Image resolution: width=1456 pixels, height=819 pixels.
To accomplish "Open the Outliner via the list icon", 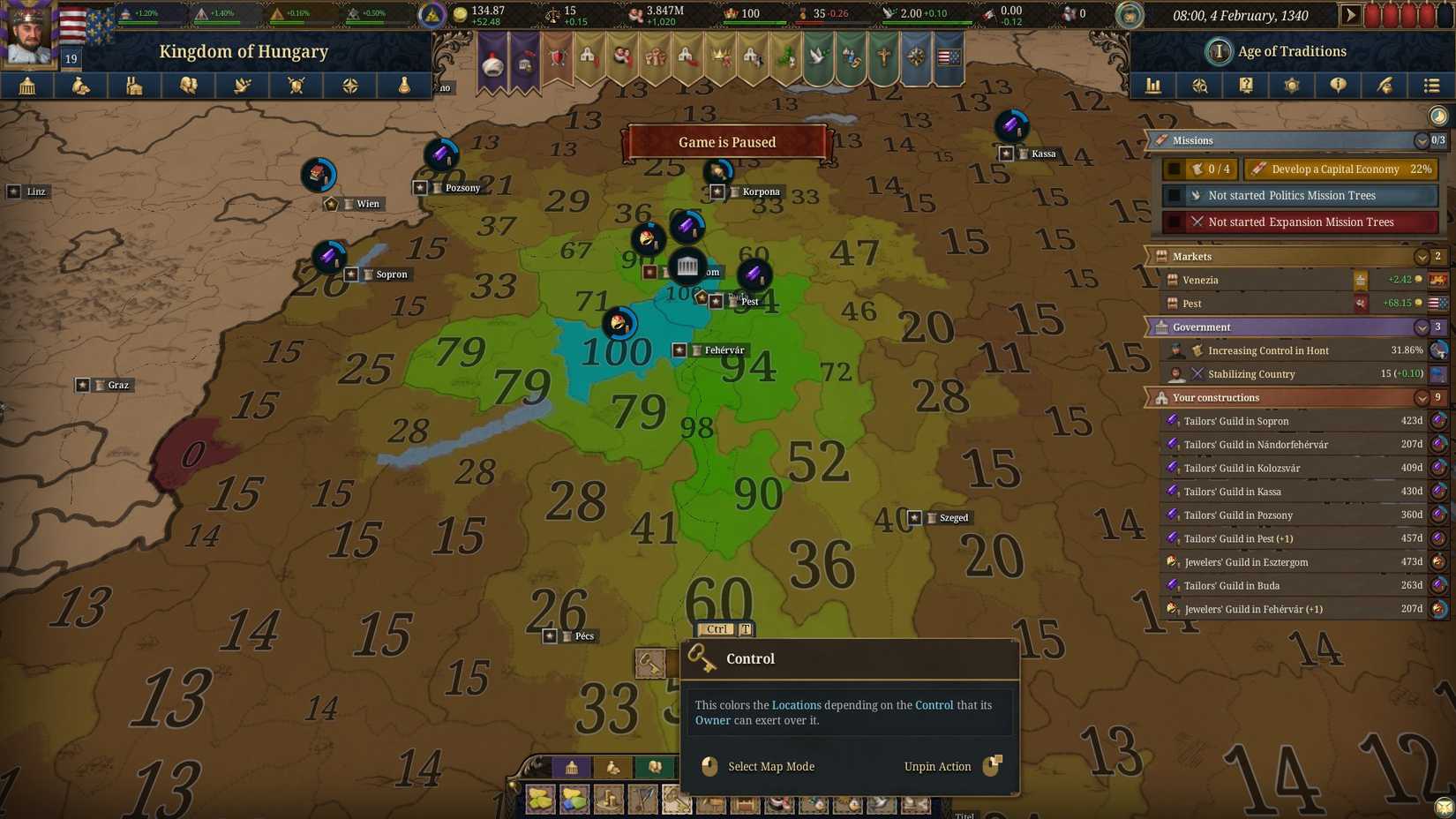I will coord(1430,86).
